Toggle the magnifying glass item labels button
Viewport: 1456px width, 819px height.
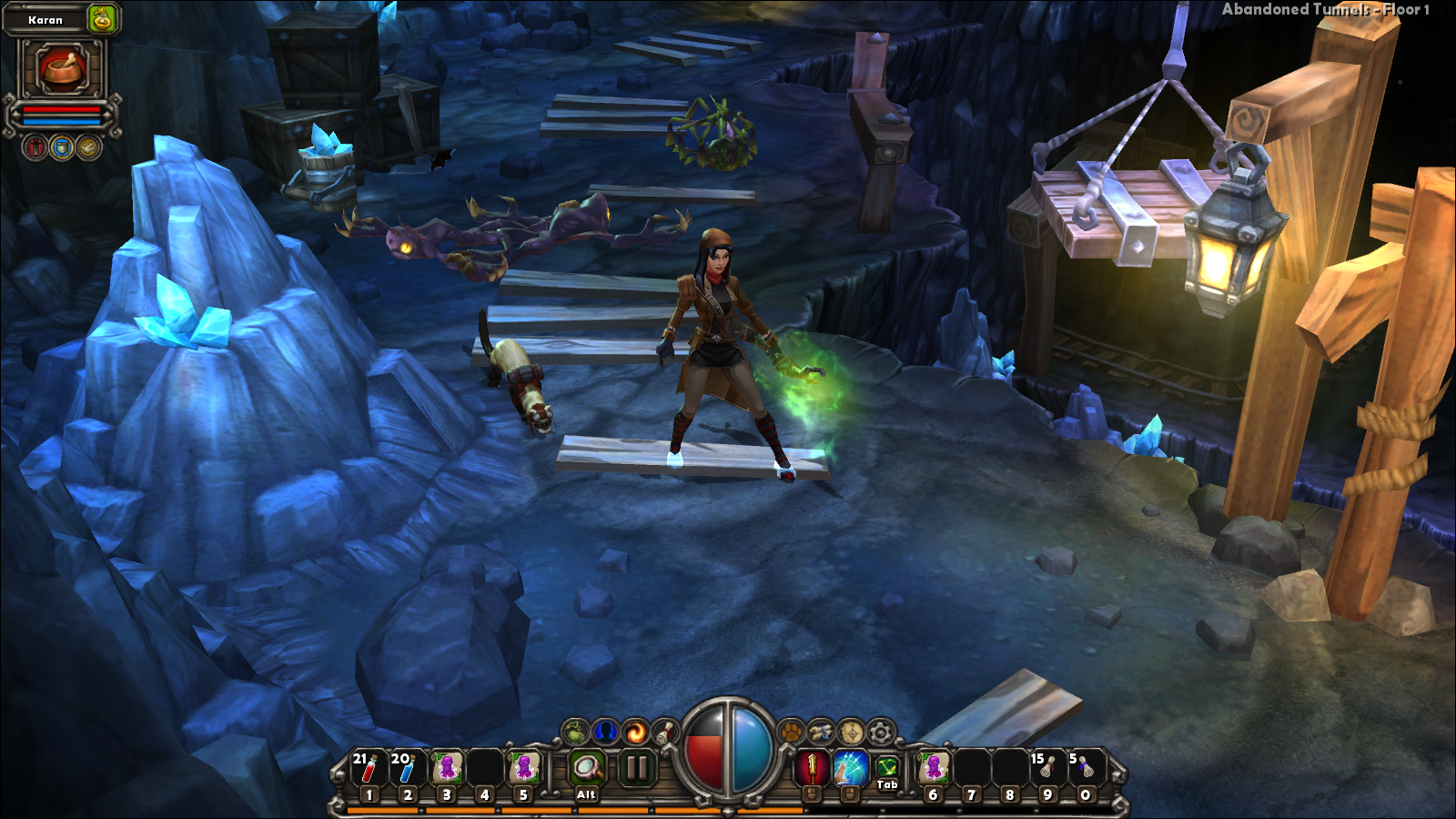(587, 769)
